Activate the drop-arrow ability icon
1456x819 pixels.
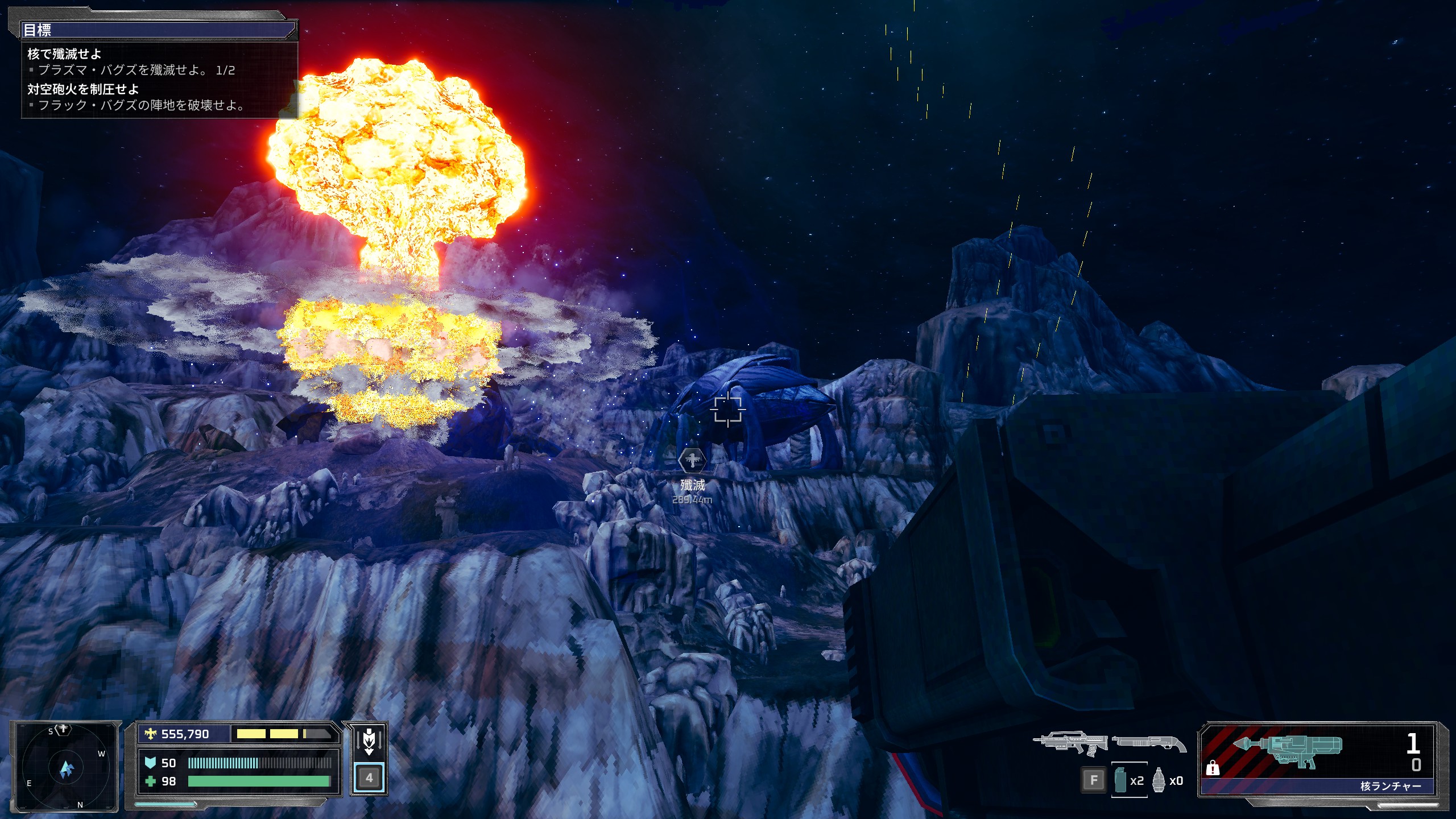[x=369, y=742]
